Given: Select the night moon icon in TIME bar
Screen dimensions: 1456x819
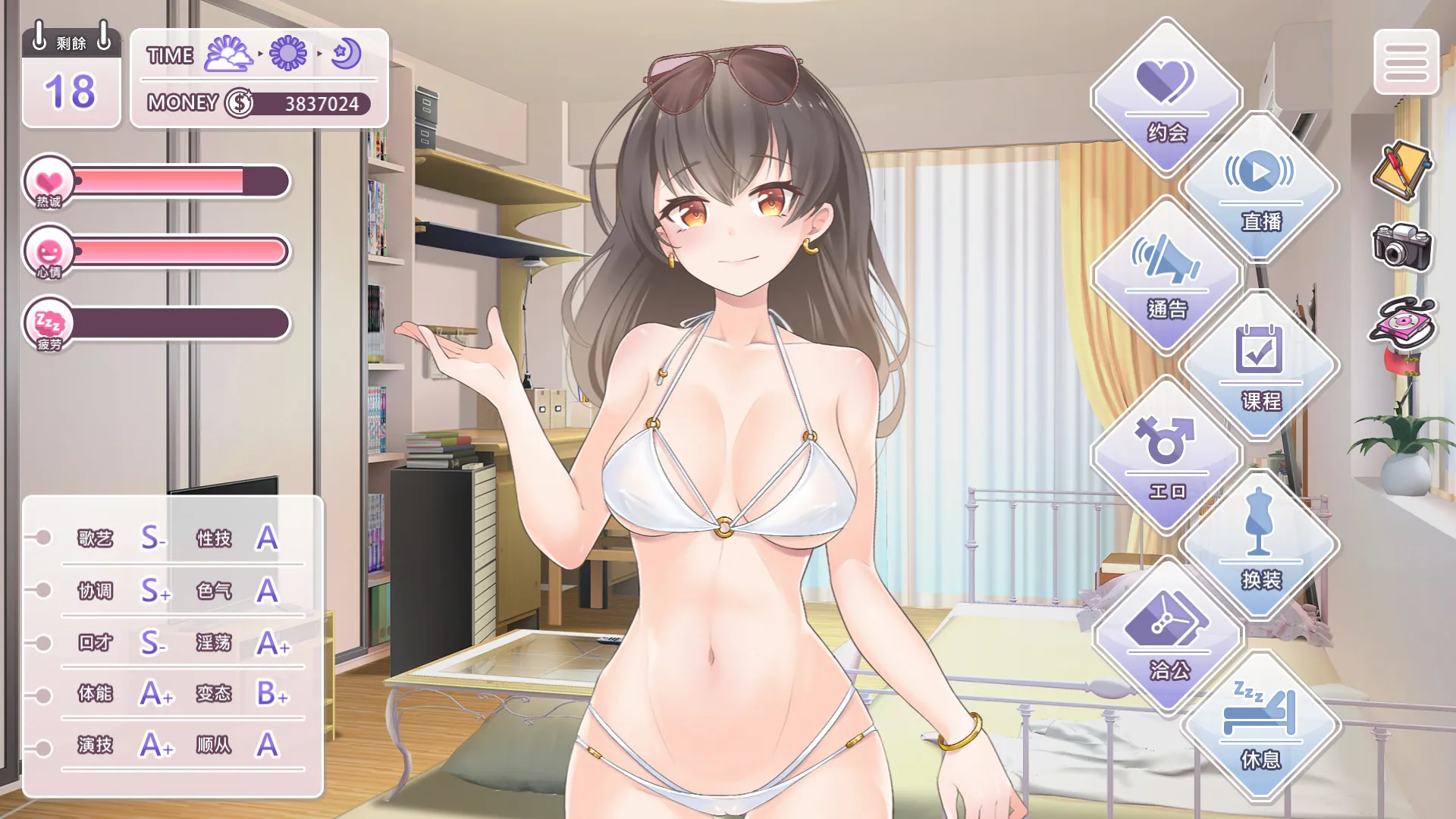Looking at the screenshot, I should coord(344,53).
